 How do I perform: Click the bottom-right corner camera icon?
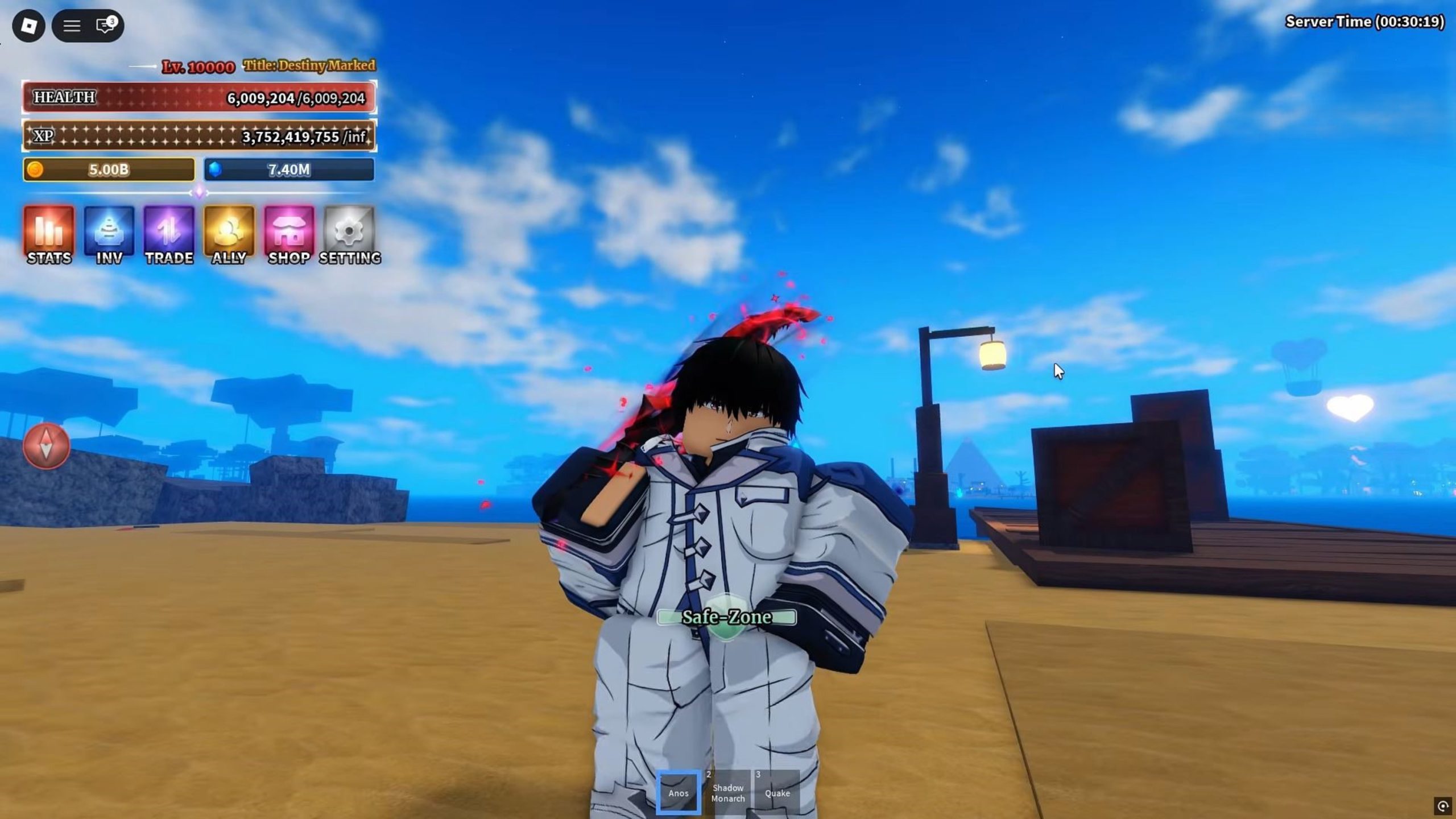(1443, 805)
